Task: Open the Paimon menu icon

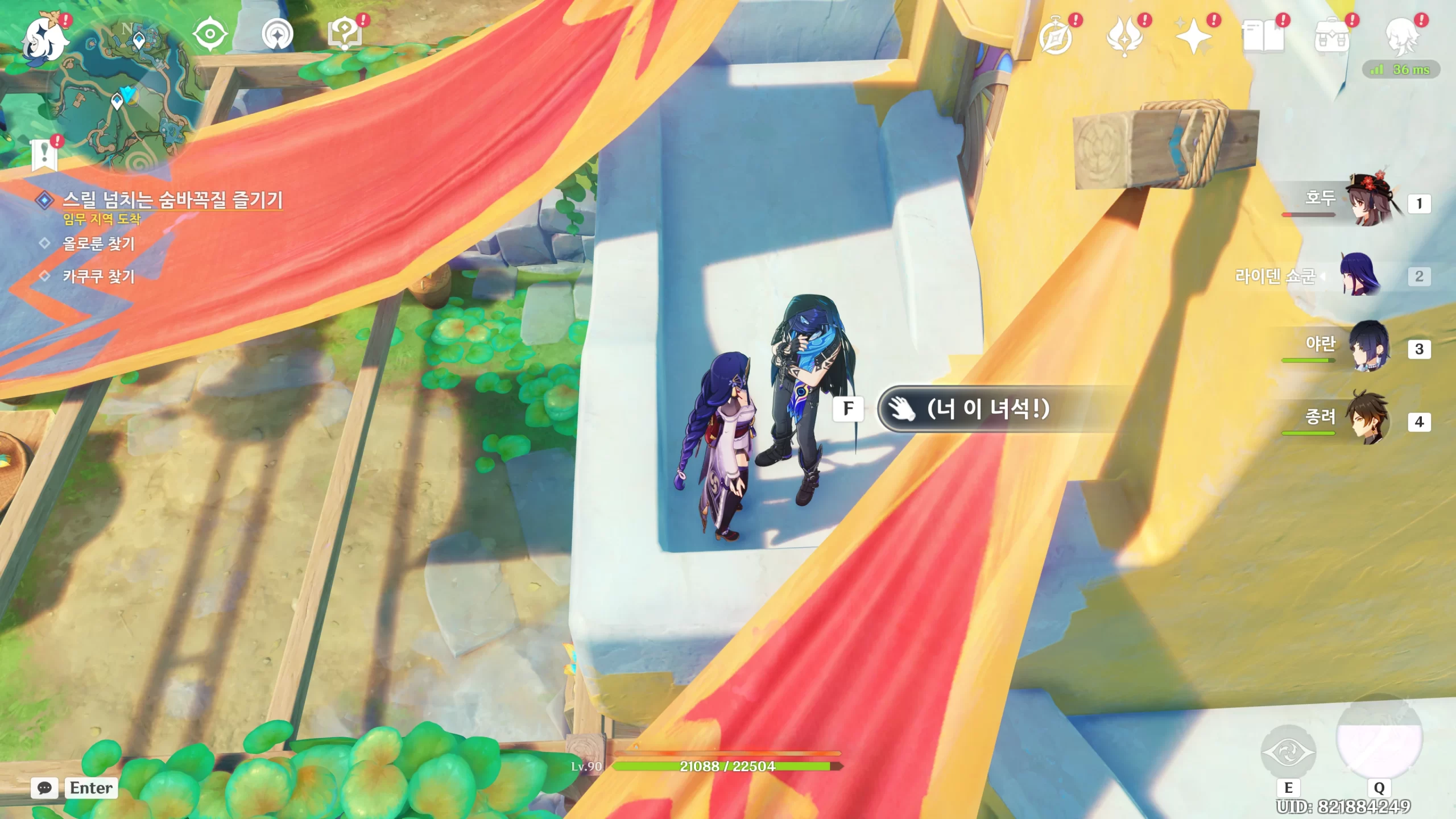Action: pyautogui.click(x=44, y=39)
